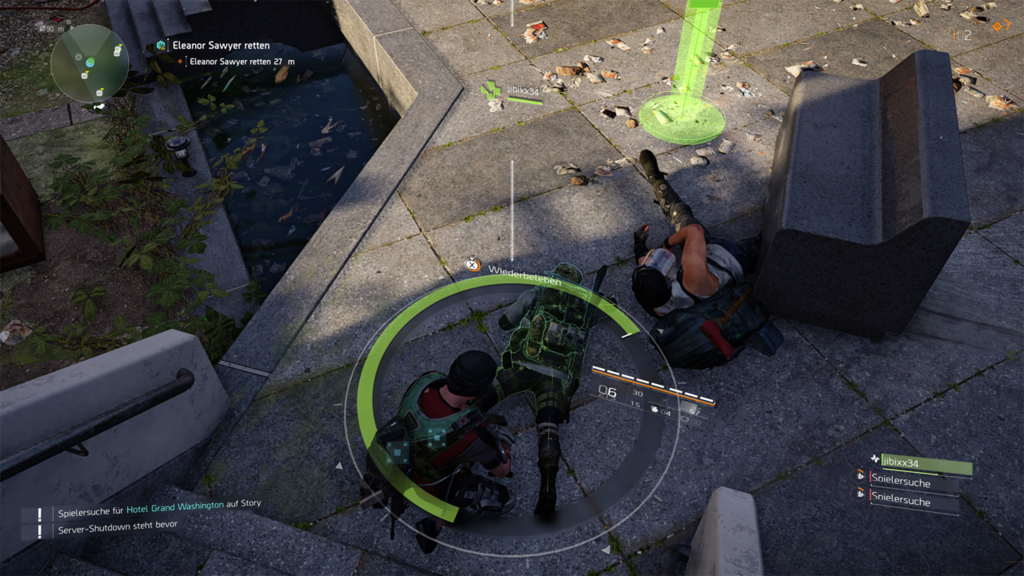Select the Eleanor Sawyer retten objective tracker
Viewport: 1024px width, 576px height.
[x=214, y=45]
